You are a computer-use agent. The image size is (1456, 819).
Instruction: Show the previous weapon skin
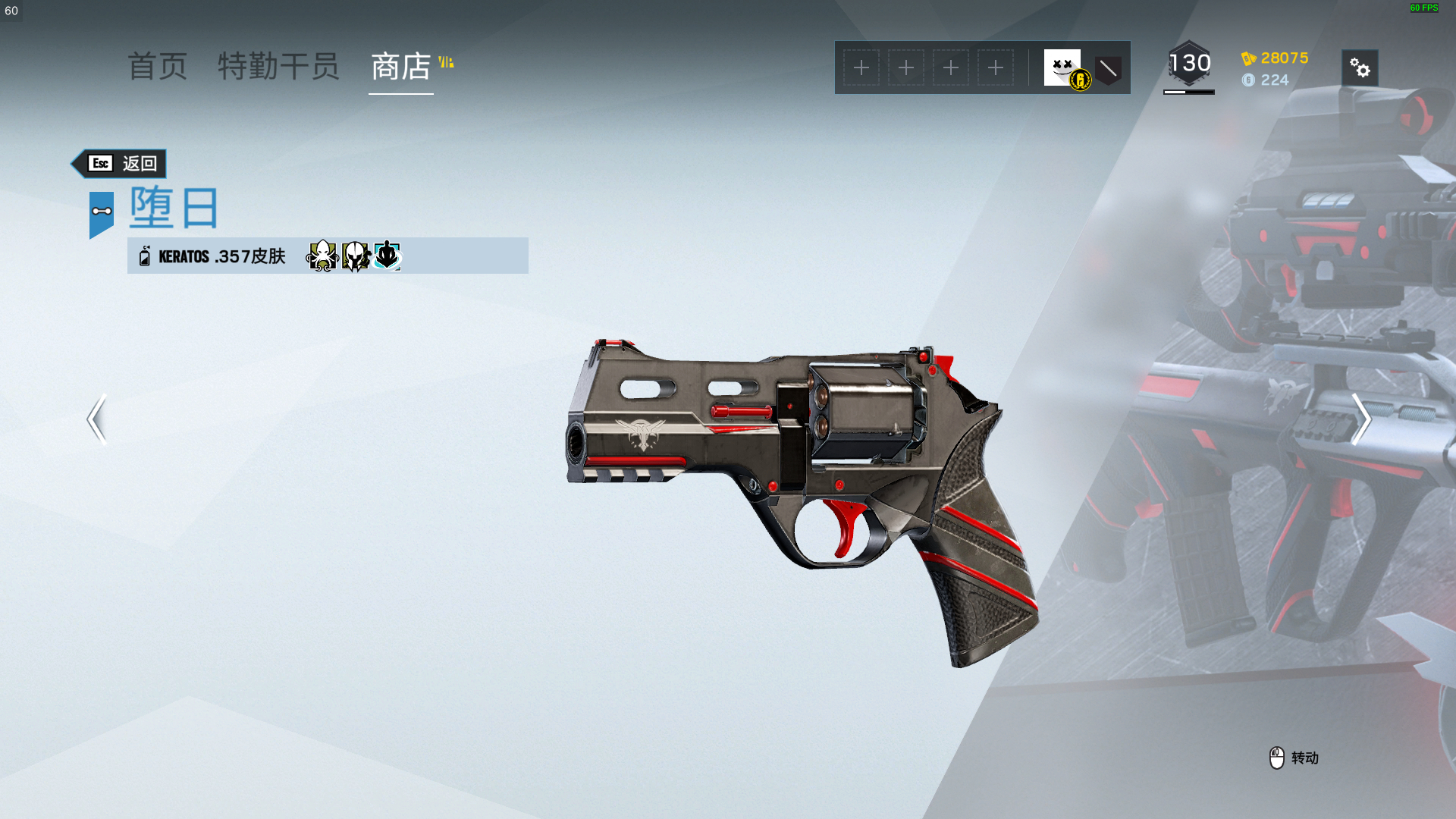coord(96,419)
